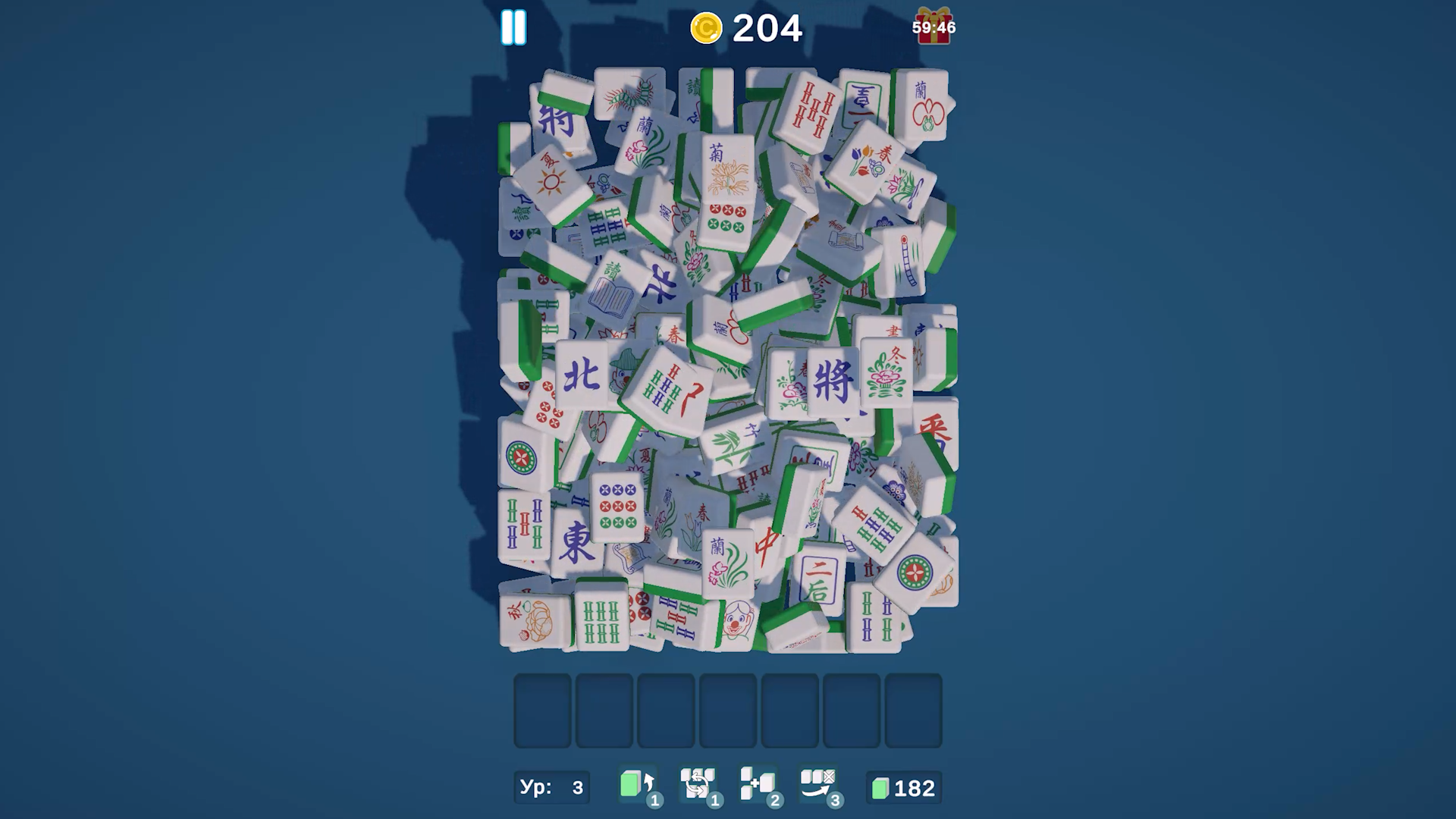The image size is (1456, 819).
Task: Click the coin balance showing 204
Action: [x=766, y=28]
